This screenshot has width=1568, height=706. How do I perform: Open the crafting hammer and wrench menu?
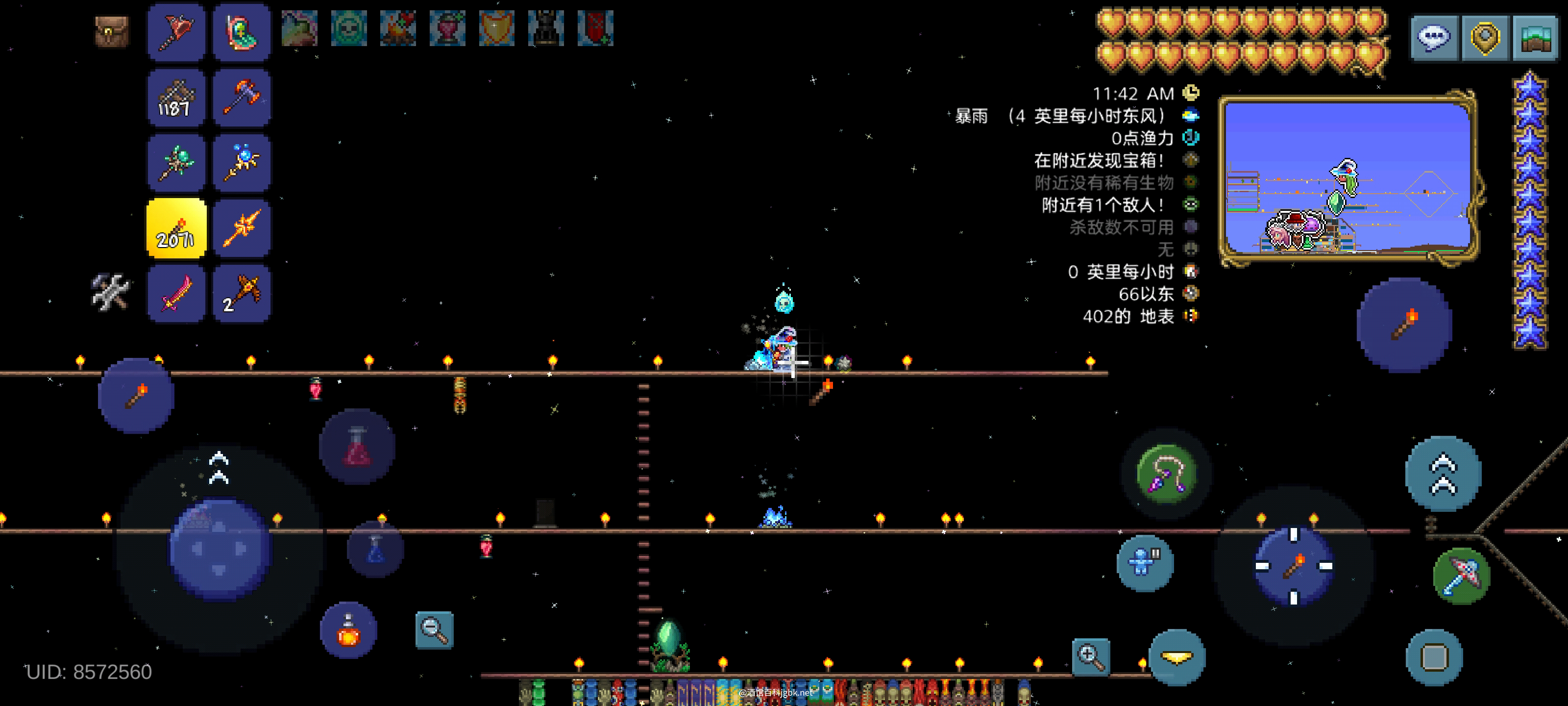click(110, 292)
